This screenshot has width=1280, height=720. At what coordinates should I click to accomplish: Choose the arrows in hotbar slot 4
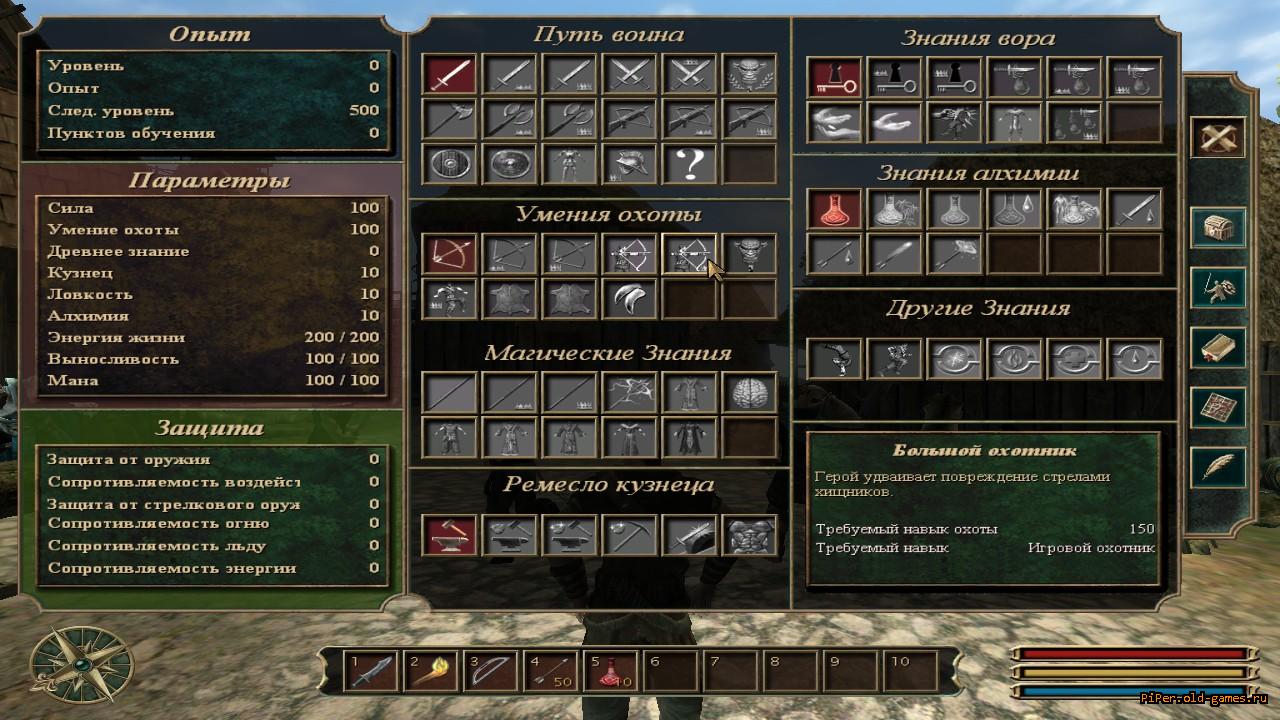550,670
